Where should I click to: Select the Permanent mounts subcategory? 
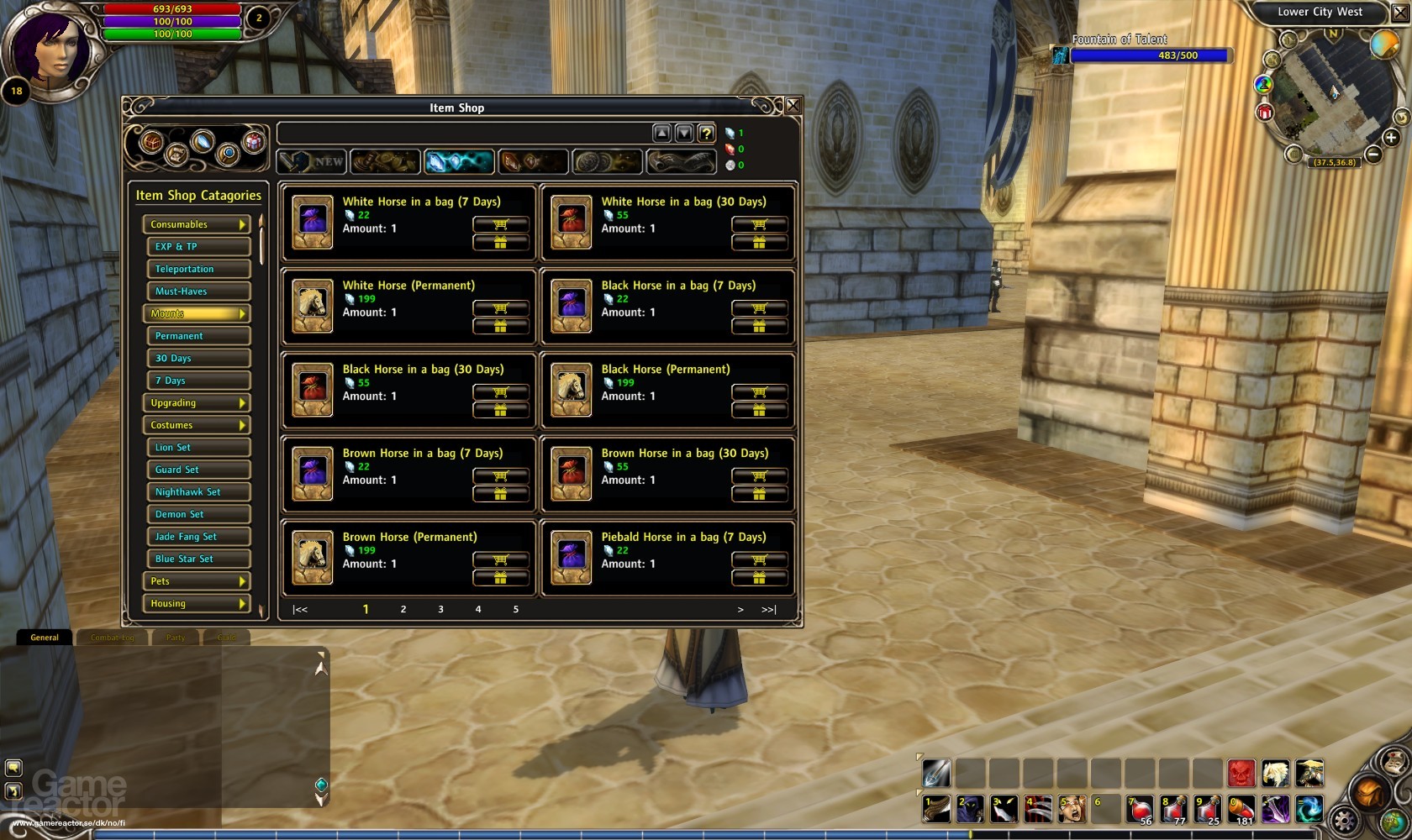point(198,336)
